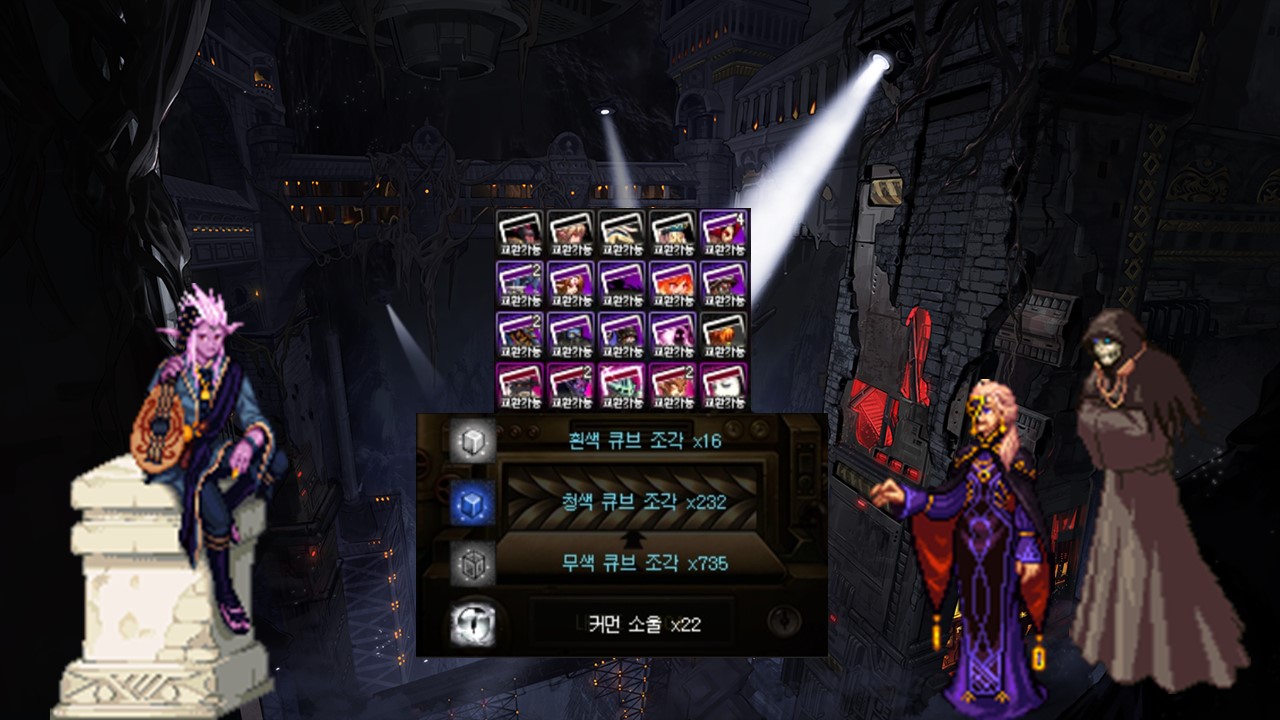Choose the black-framed flame card

[724, 336]
